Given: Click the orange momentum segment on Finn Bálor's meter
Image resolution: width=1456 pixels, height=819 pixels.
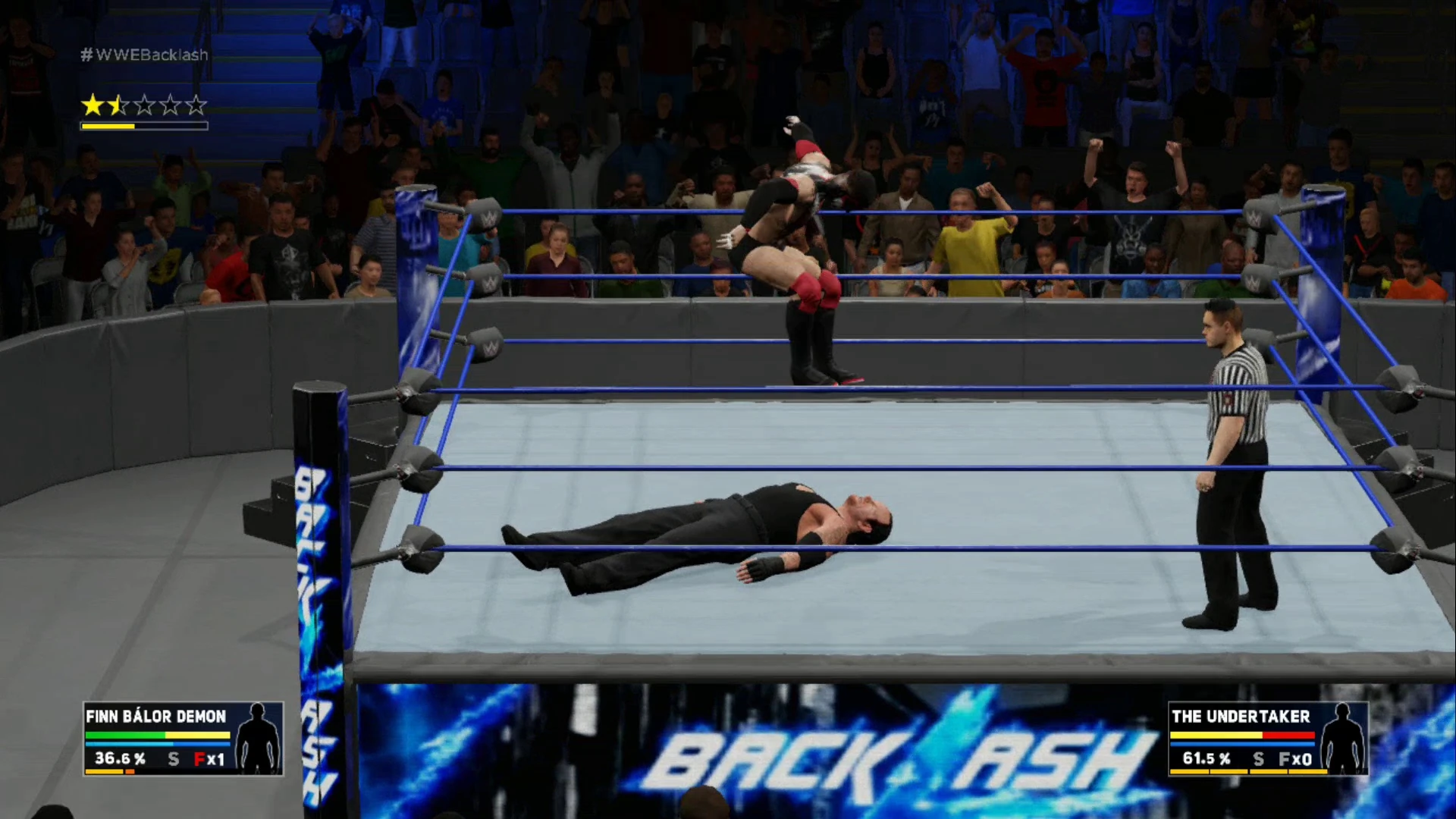Looking at the screenshot, I should [130, 770].
